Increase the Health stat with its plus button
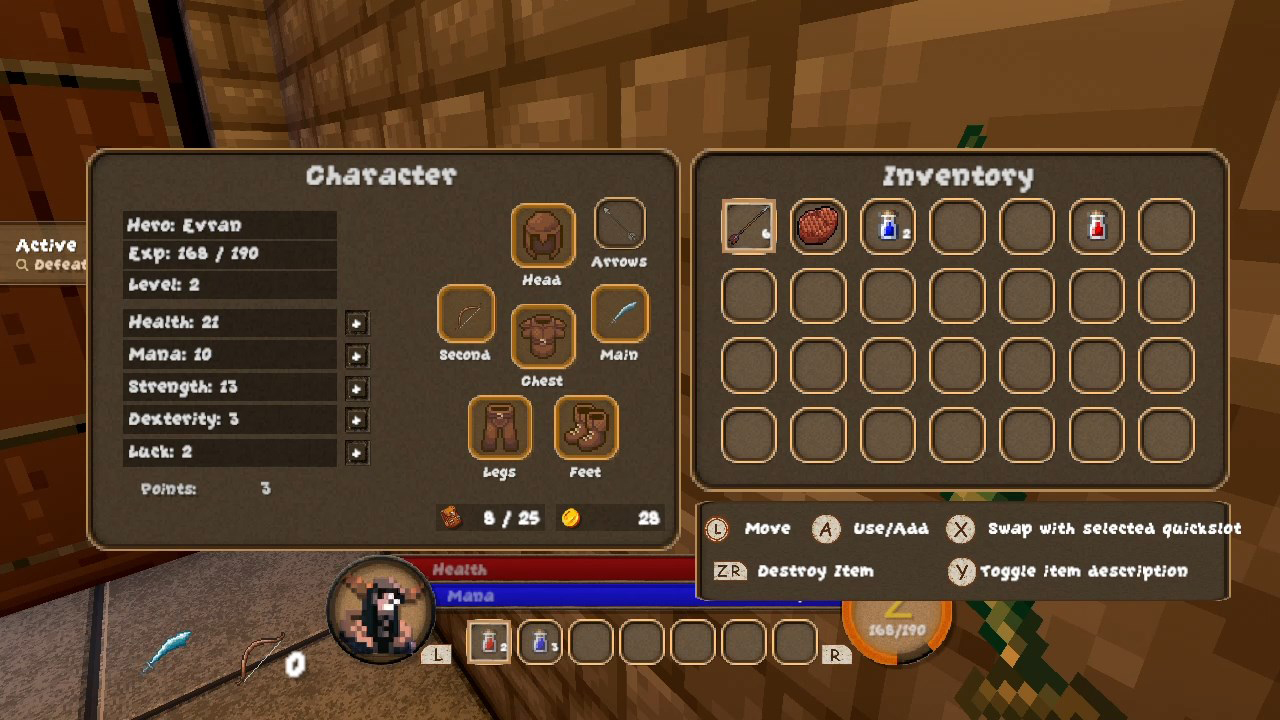This screenshot has width=1280, height=720. tap(357, 323)
